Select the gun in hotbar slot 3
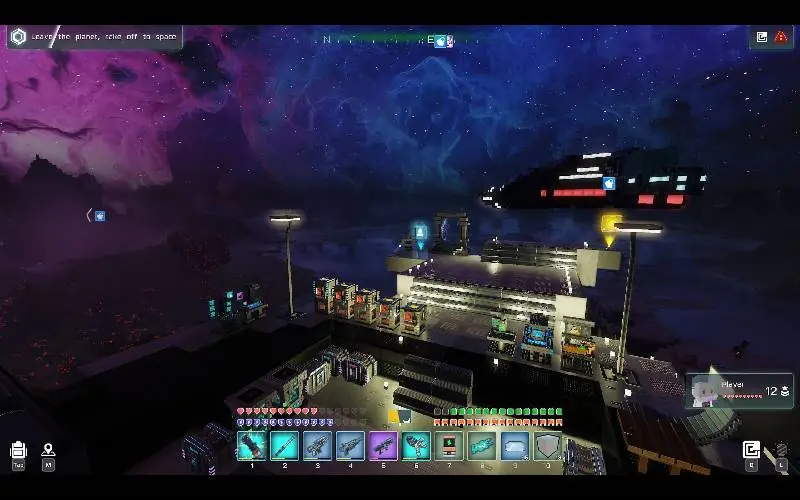800x500 pixels. (317, 445)
